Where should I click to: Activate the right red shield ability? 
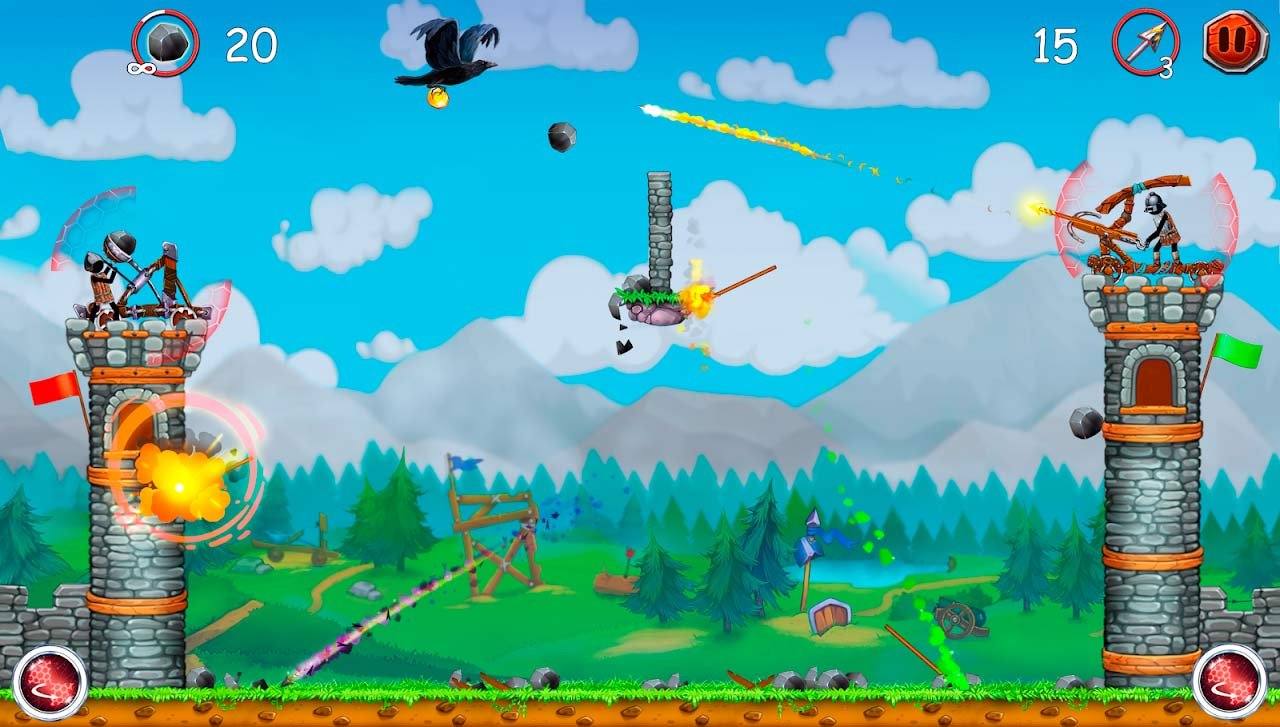pos(1229,682)
